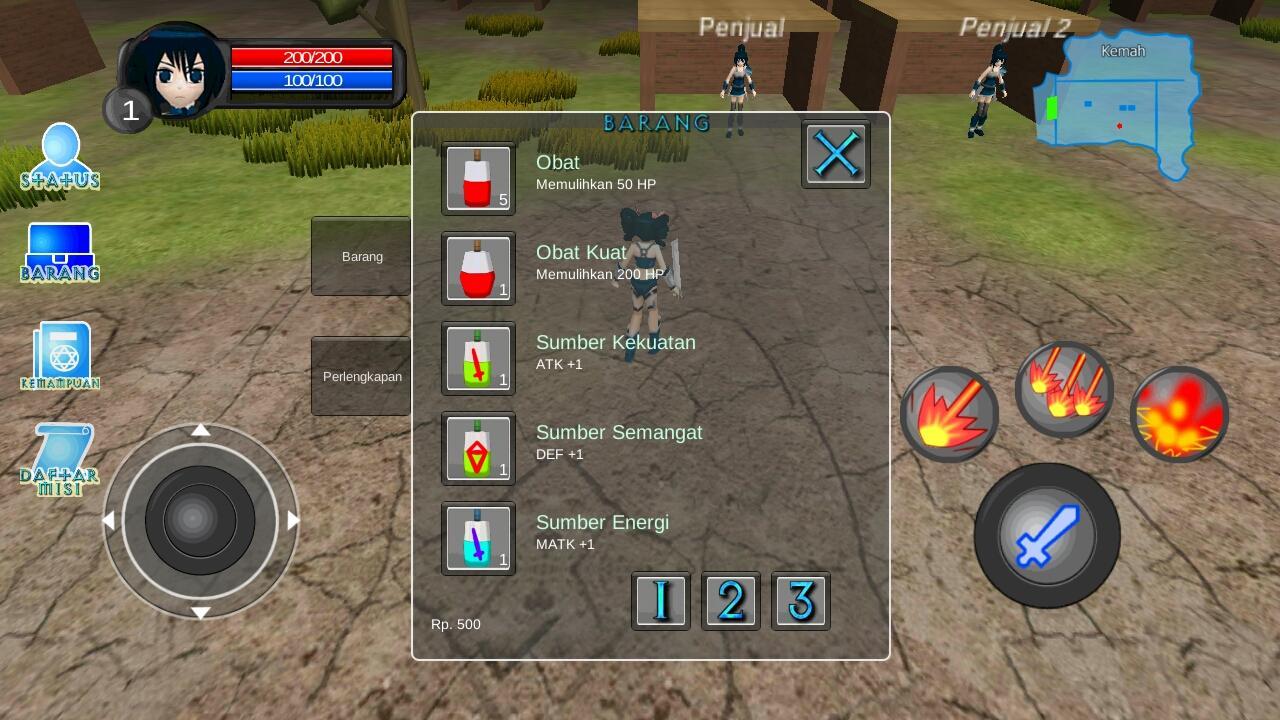Image resolution: width=1280 pixels, height=720 pixels.
Task: Switch to the Perlengkapan tab
Action: (361, 376)
